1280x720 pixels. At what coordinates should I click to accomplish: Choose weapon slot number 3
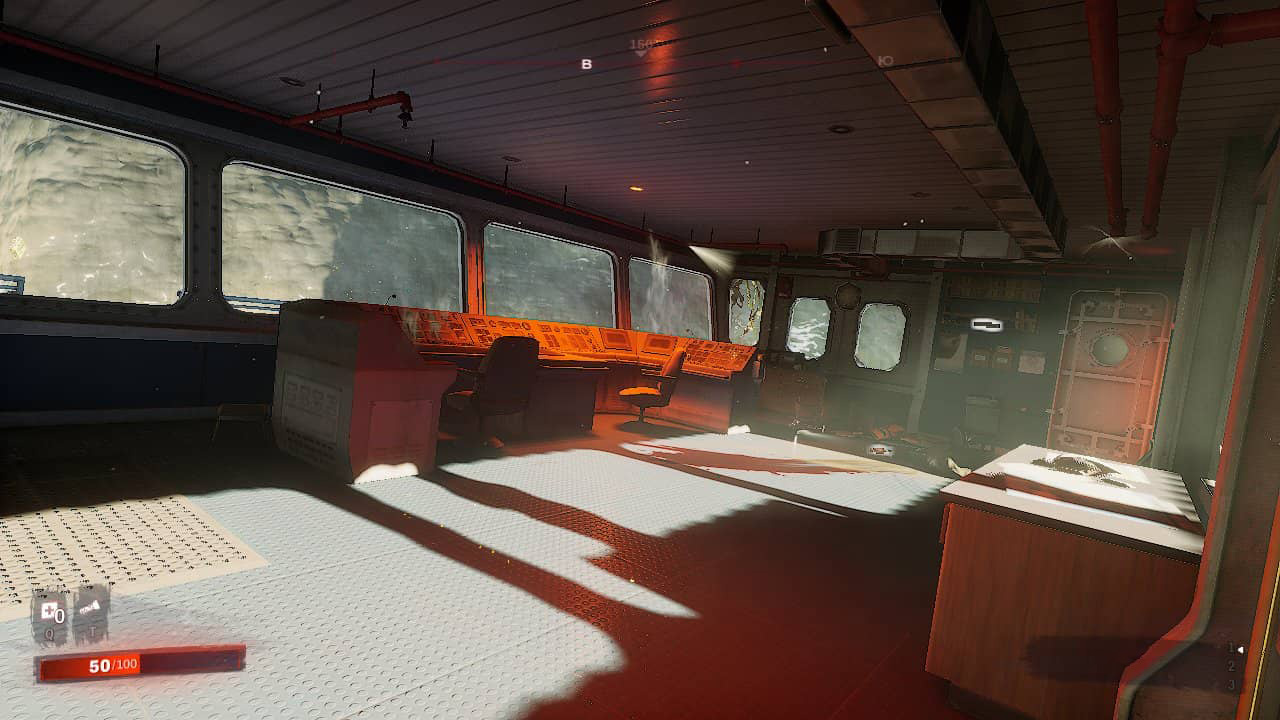1231,685
